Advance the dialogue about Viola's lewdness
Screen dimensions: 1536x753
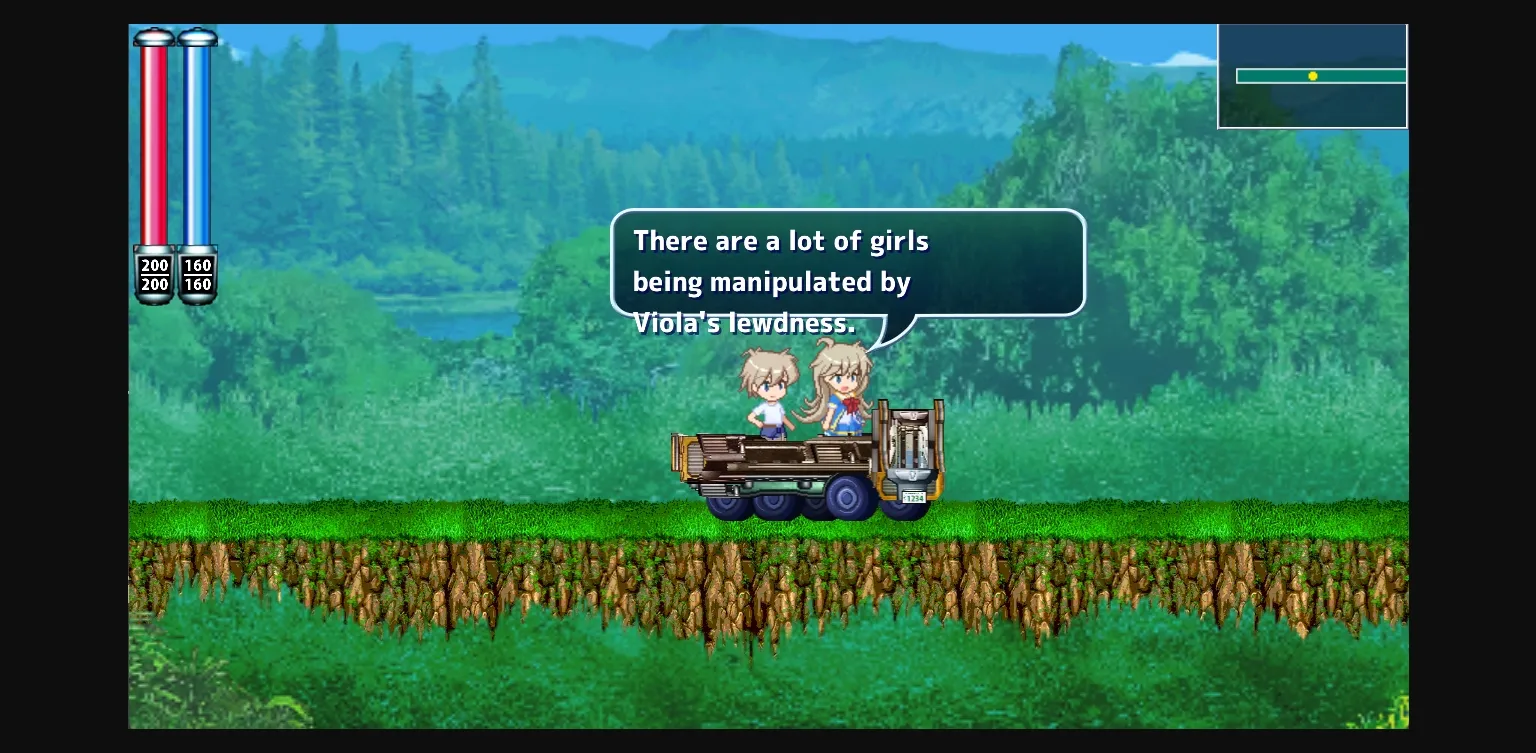click(x=846, y=265)
